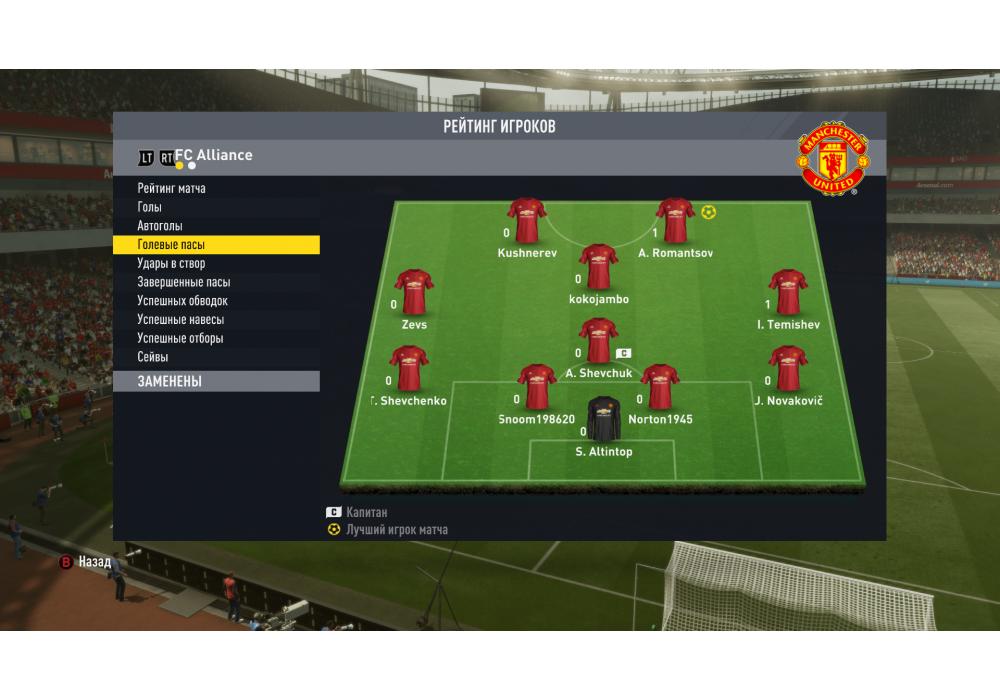Image resolution: width=1000 pixels, height=700 pixels.
Task: Show Завершенные пасы player stats
Action: (184, 283)
